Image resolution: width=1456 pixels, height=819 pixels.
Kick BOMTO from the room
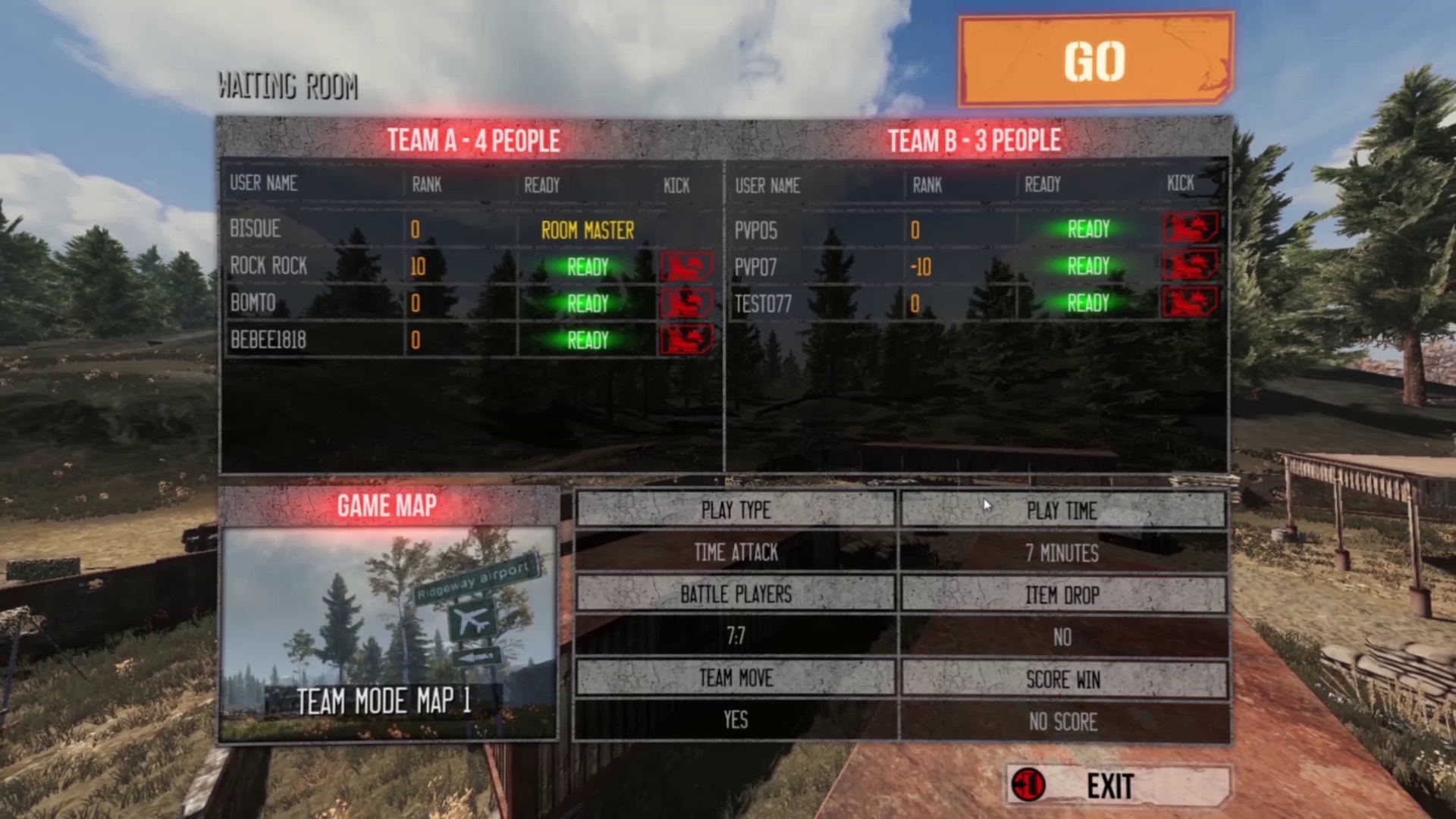(686, 303)
